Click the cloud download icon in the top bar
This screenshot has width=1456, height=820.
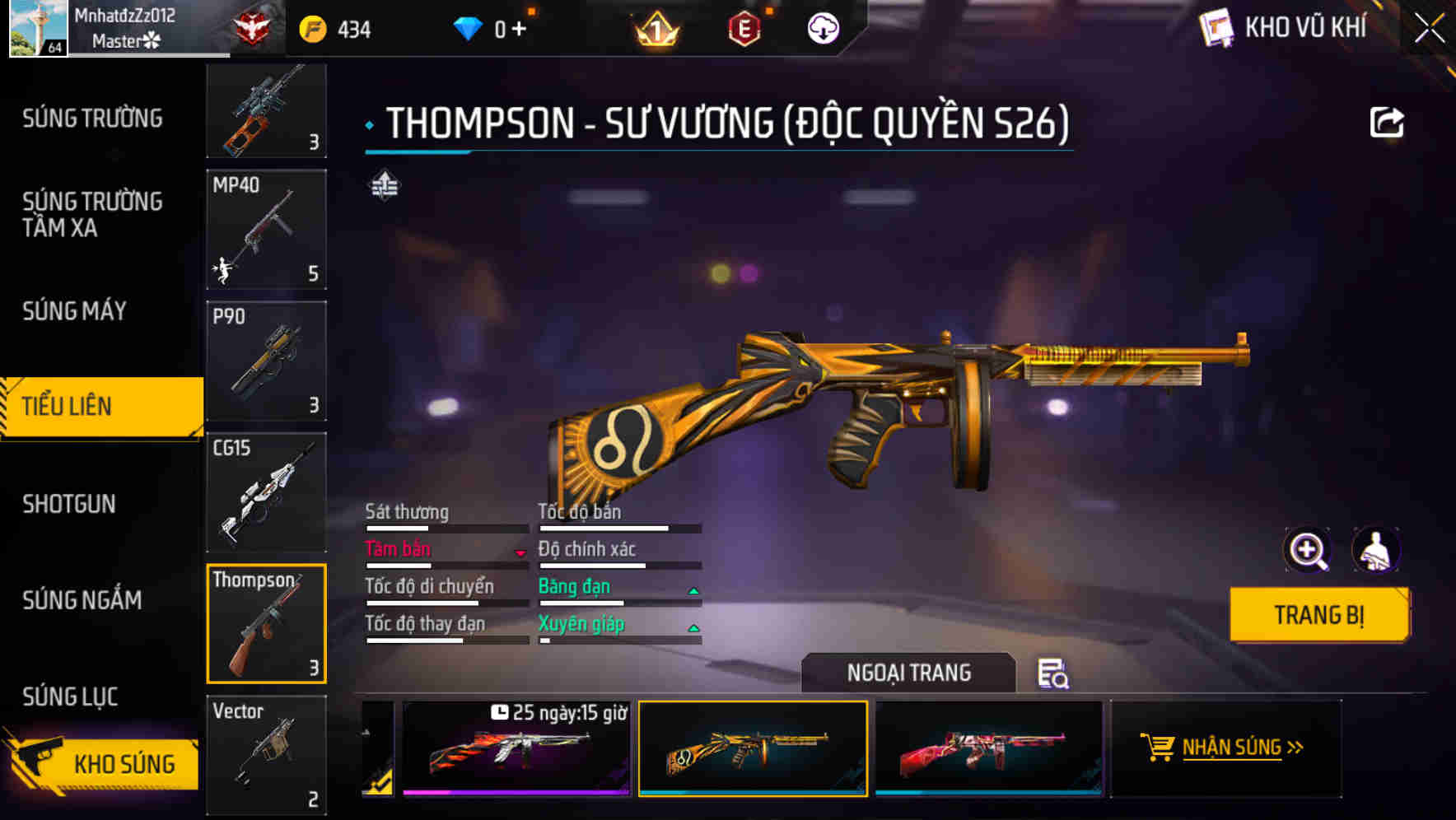pos(823,27)
